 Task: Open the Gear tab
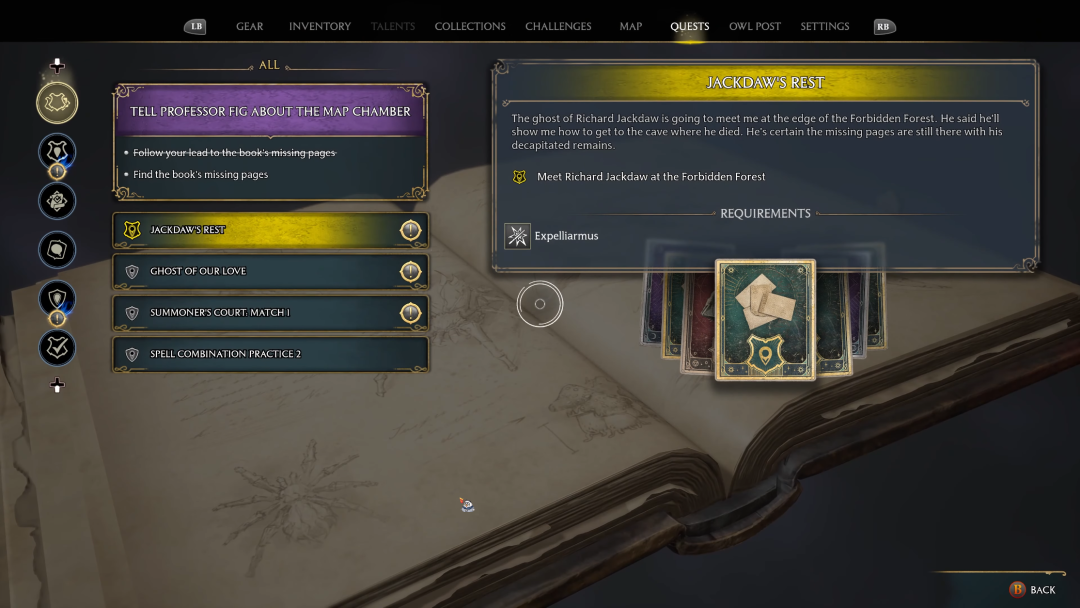pos(249,27)
